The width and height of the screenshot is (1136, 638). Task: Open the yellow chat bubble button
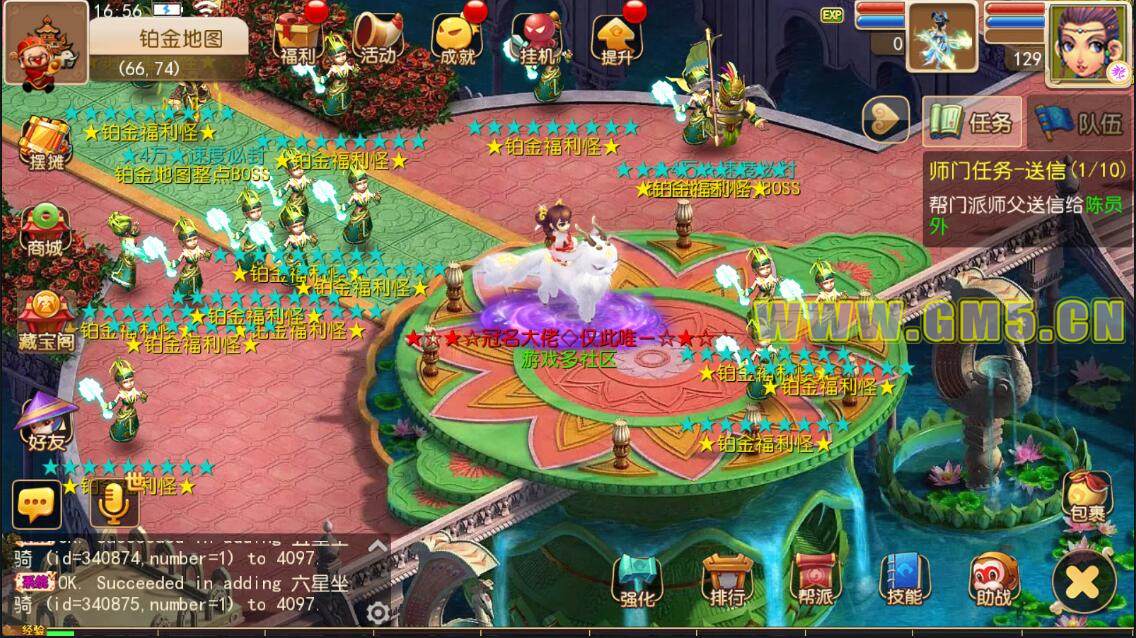37,504
